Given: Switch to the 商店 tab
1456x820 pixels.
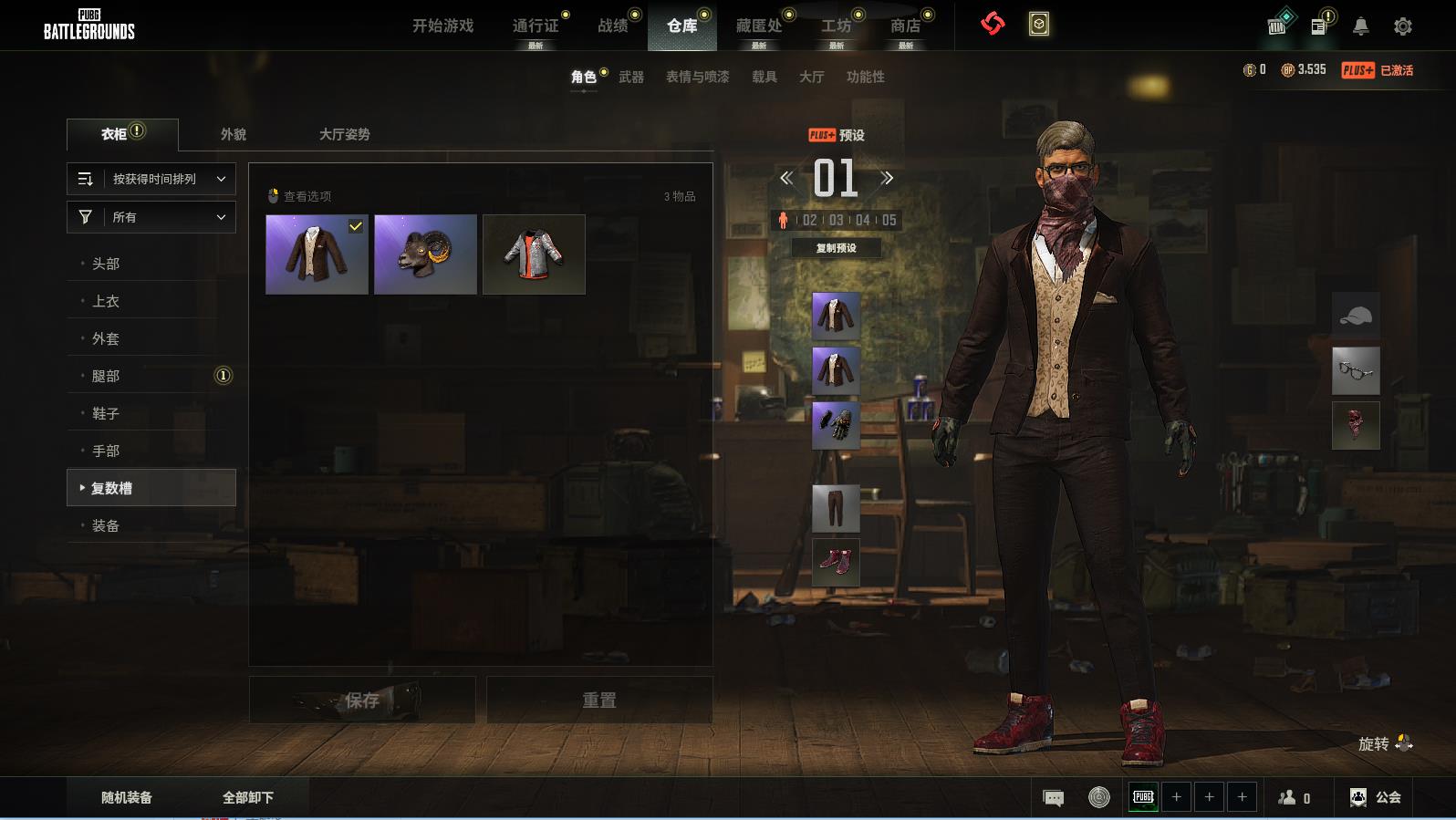Looking at the screenshot, I should [905, 26].
